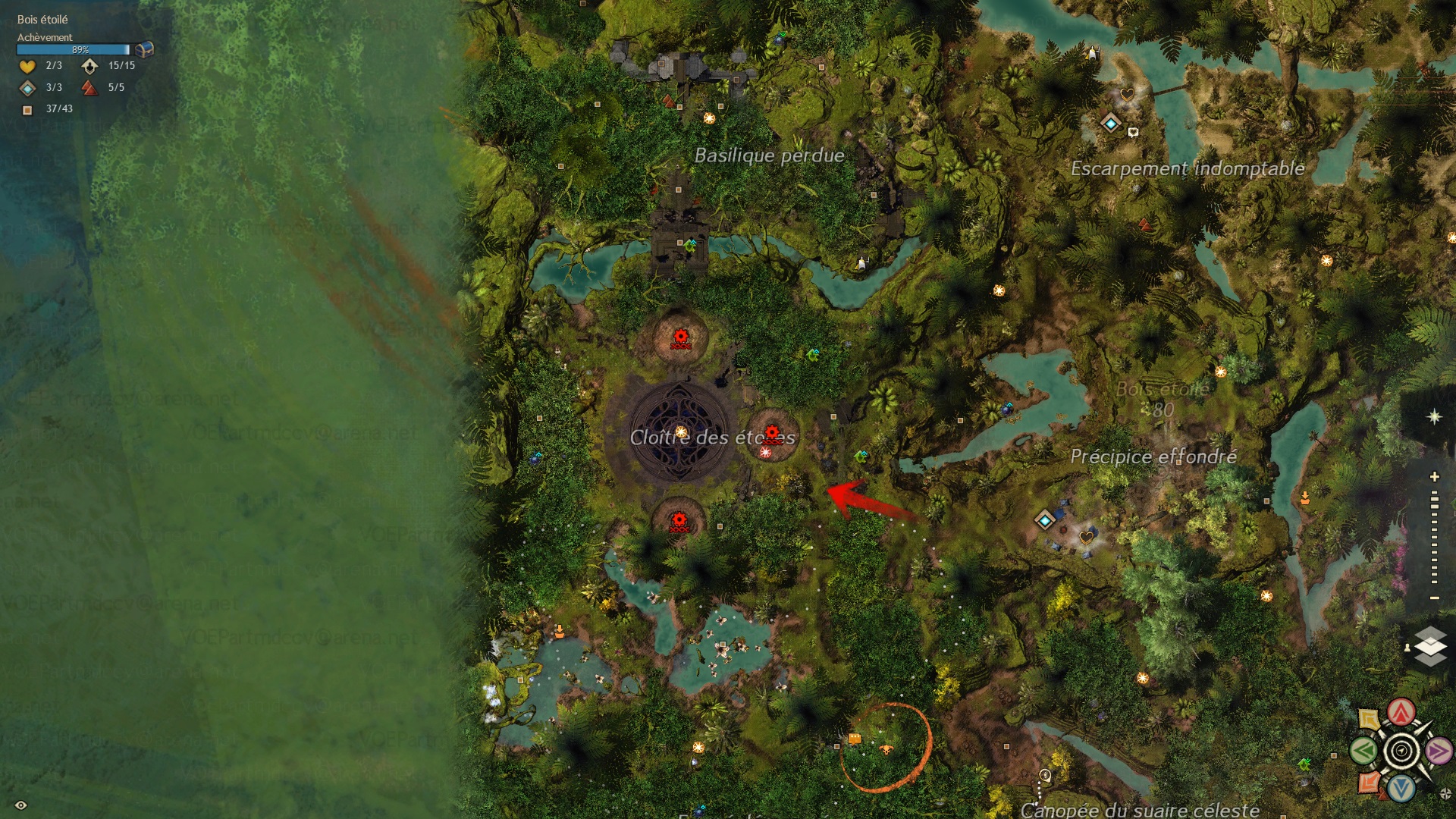Select the waypoint near Précipice effondré
Screen dimensions: 1456x819
click(1045, 520)
